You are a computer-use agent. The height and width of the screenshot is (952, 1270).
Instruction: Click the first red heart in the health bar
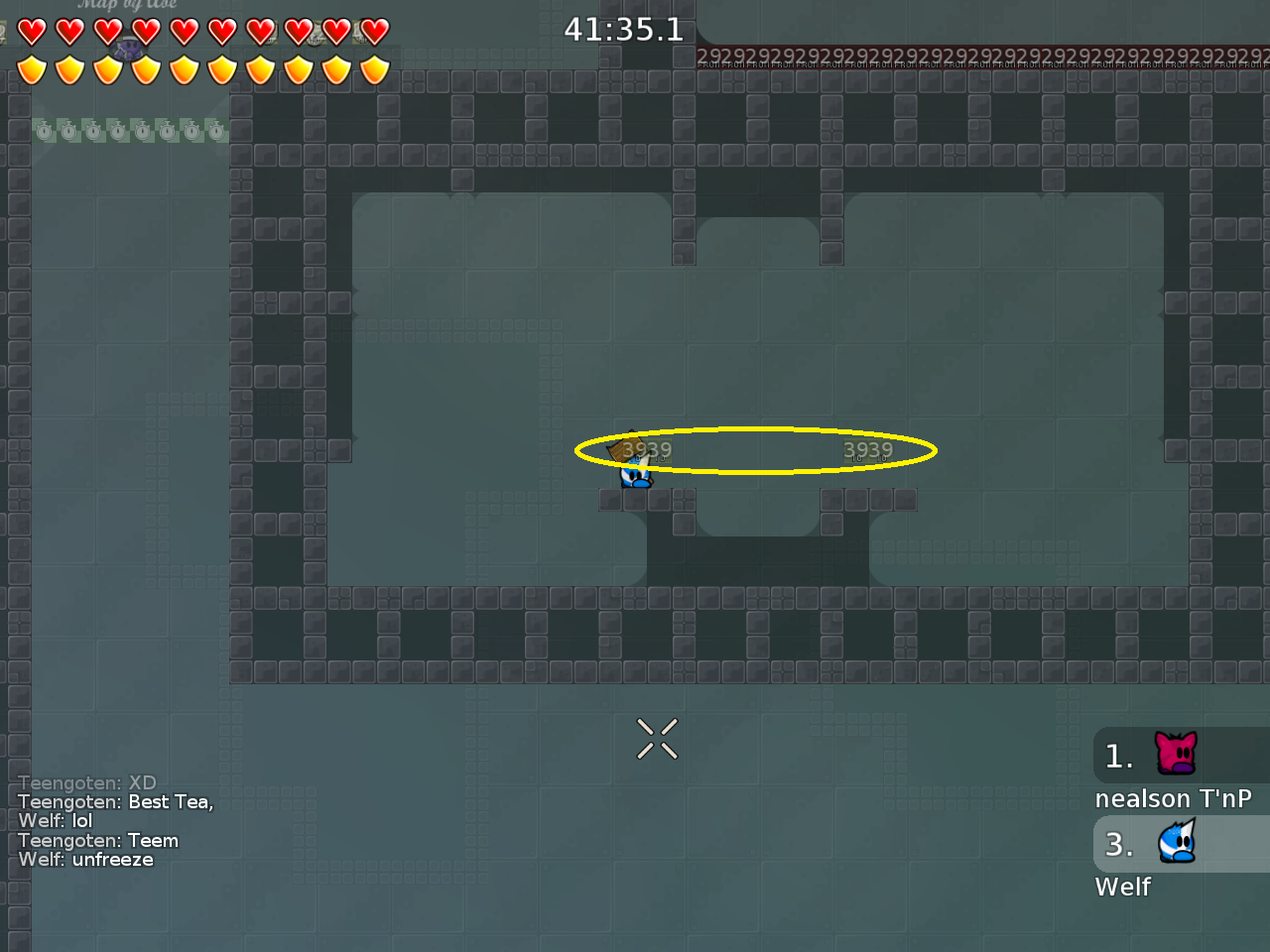click(x=31, y=31)
